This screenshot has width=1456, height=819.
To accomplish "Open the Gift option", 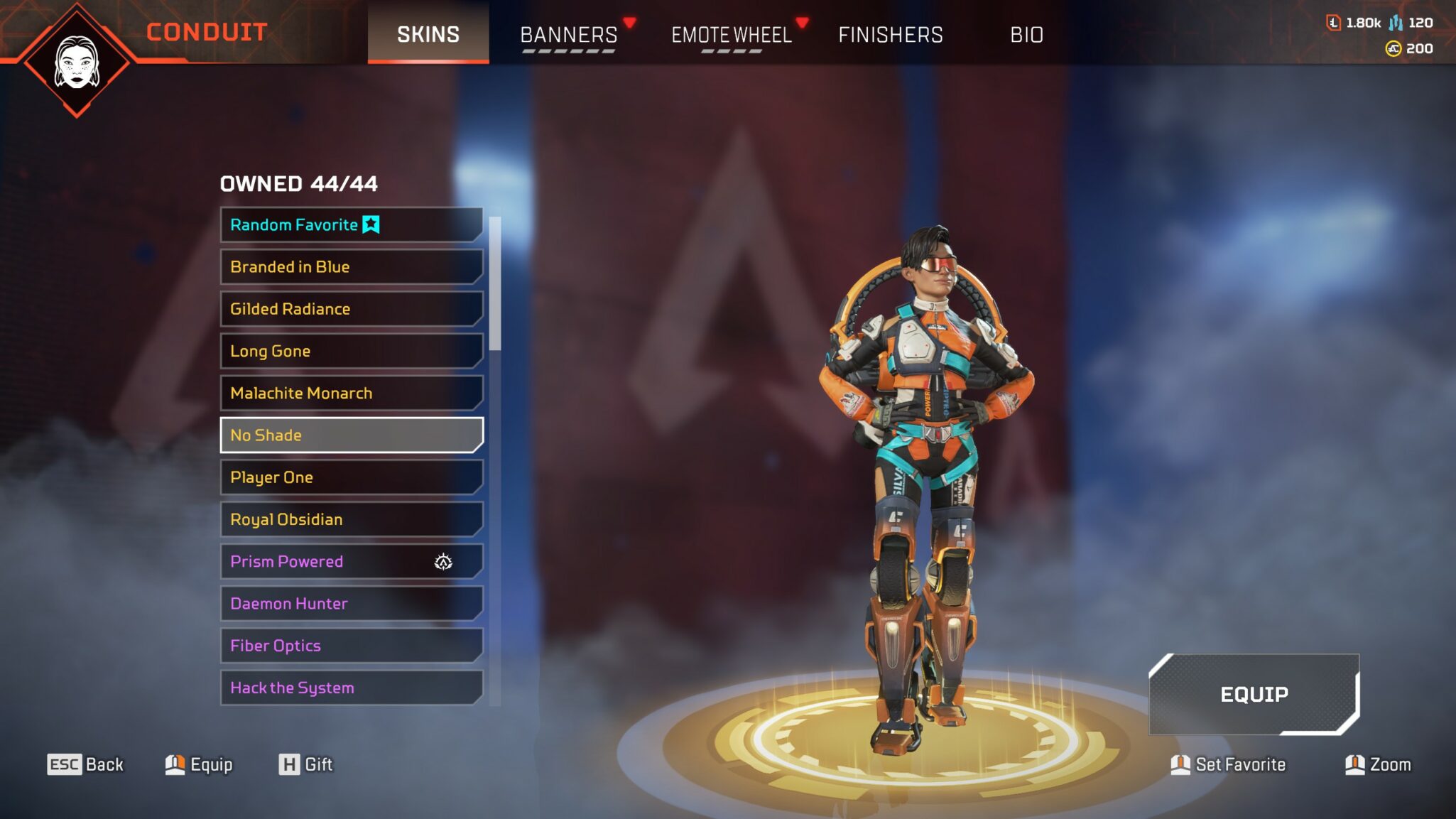I will click(306, 764).
